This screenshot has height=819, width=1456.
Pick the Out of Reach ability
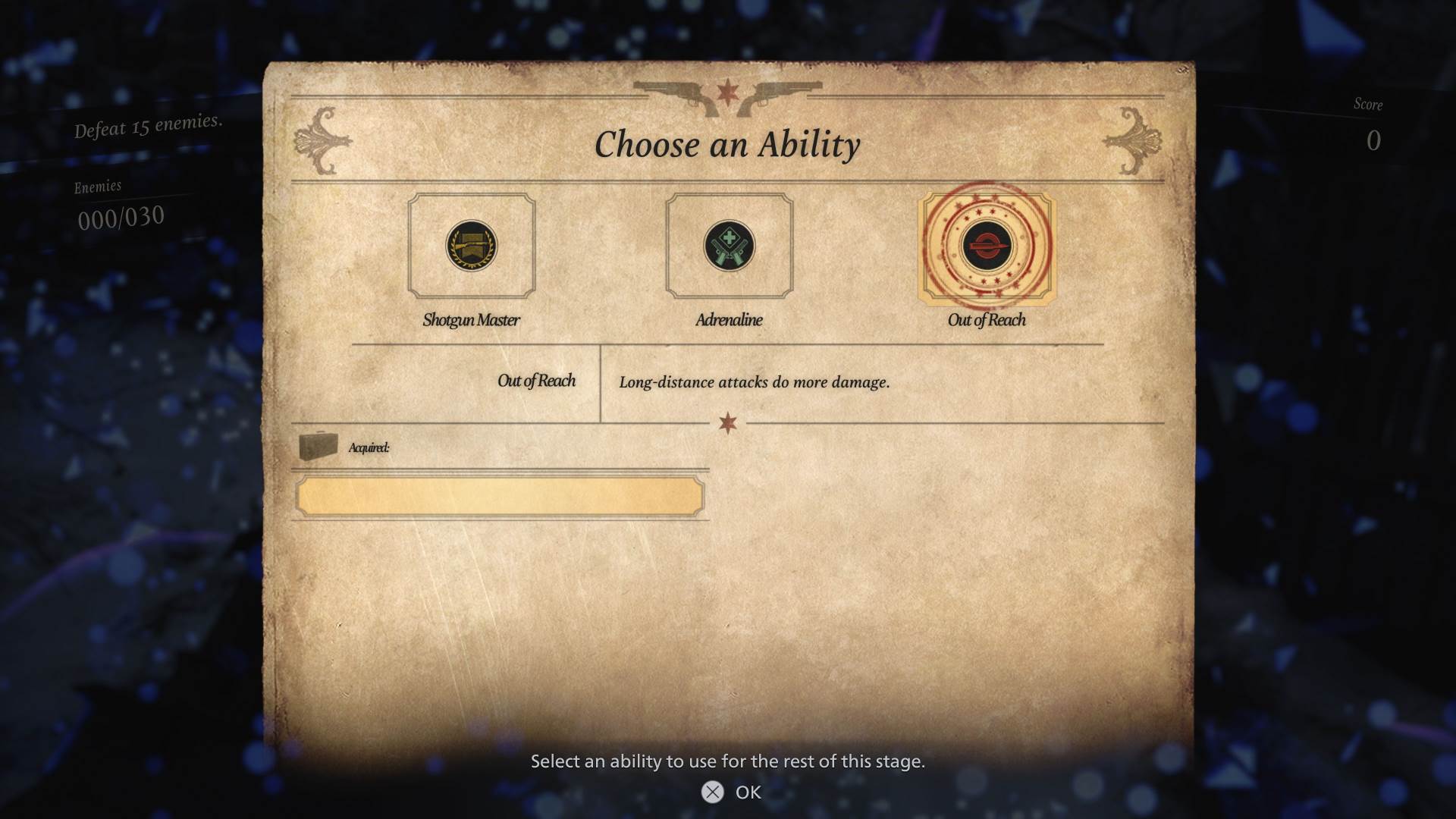pyautogui.click(x=987, y=246)
